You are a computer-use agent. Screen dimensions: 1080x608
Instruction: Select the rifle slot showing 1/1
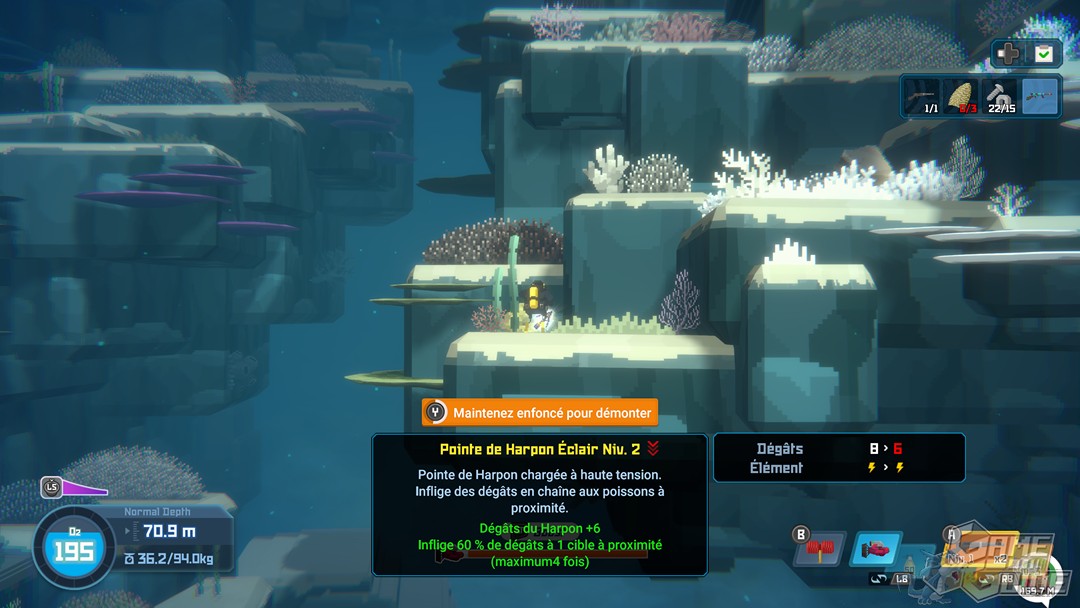[x=921, y=97]
